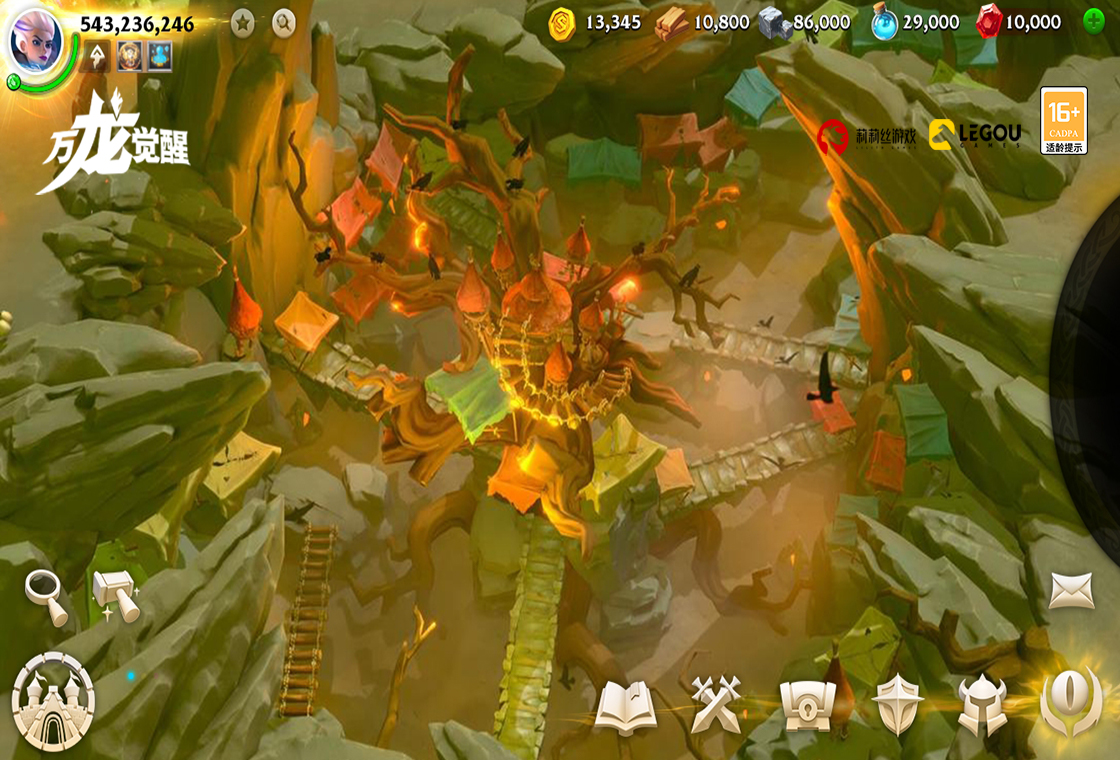Open the envelope mail icon

pyautogui.click(x=1071, y=591)
